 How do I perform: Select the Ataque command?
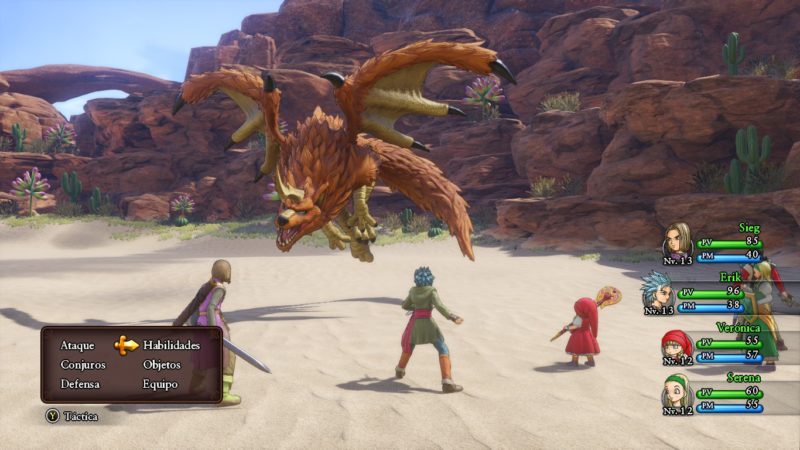77,345
